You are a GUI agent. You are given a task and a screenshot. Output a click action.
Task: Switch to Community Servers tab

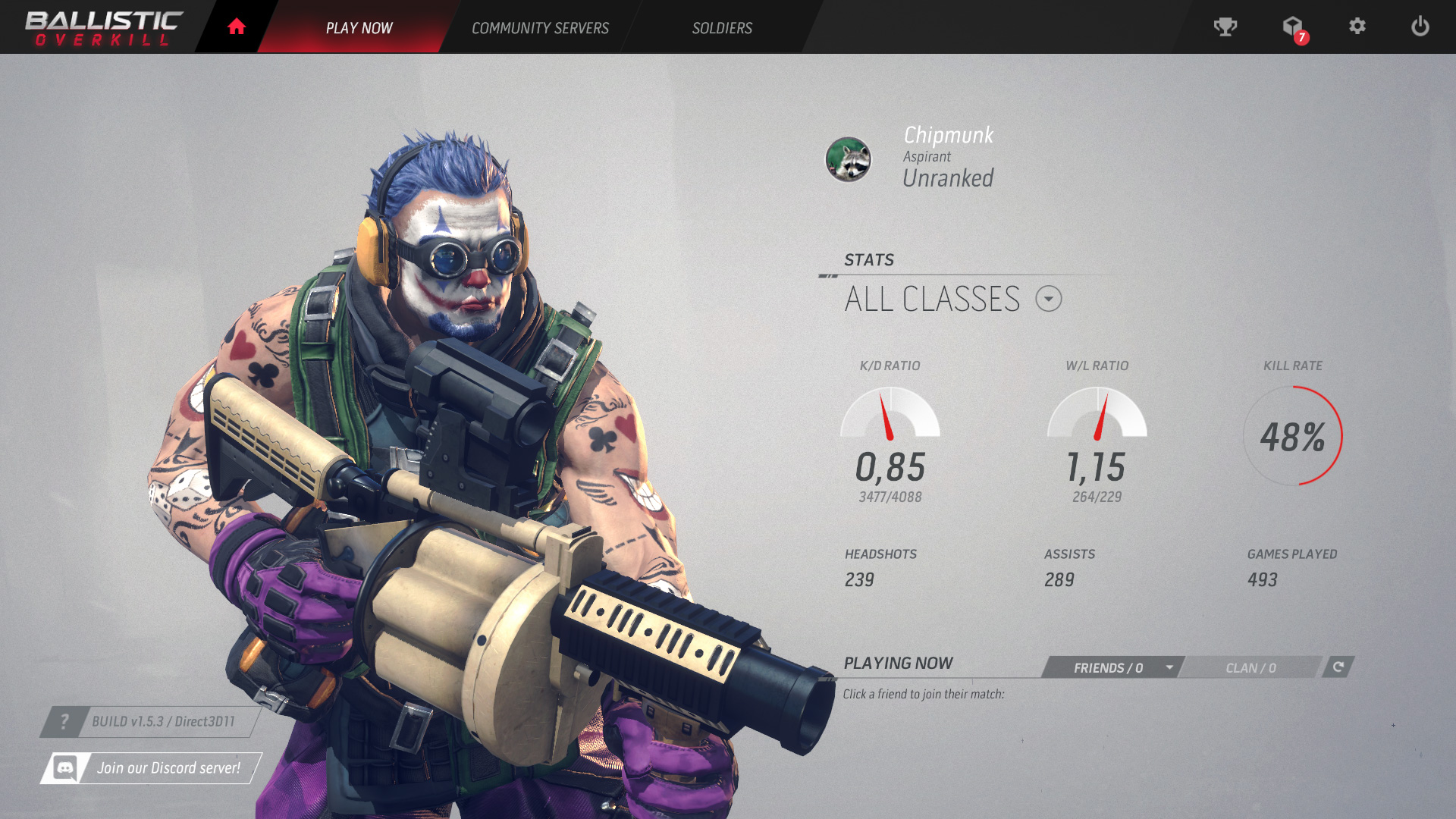coord(540,28)
